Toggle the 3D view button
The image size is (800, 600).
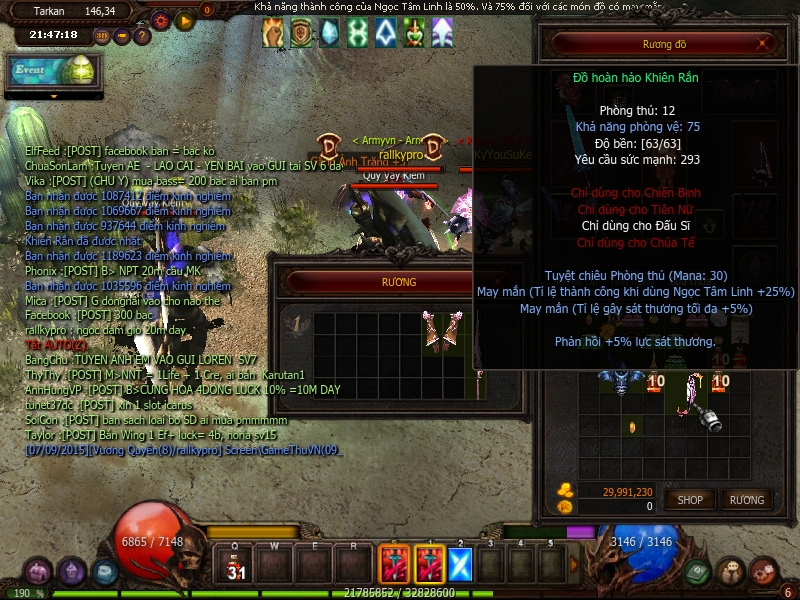point(103,35)
